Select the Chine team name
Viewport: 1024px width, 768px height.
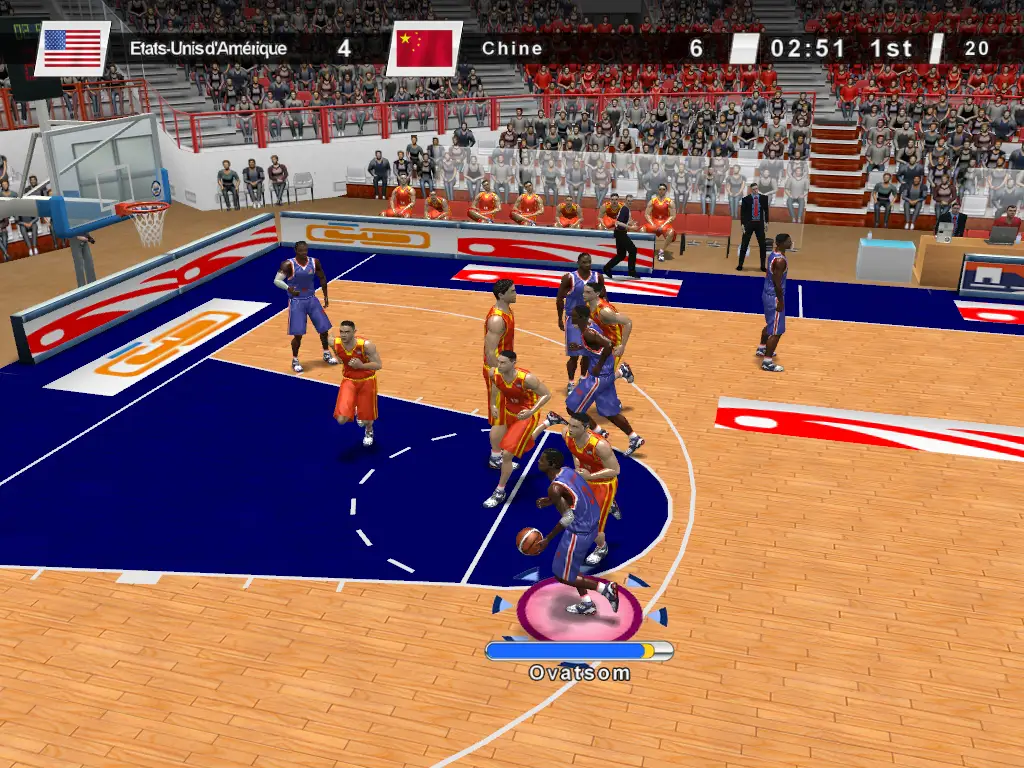(x=512, y=48)
